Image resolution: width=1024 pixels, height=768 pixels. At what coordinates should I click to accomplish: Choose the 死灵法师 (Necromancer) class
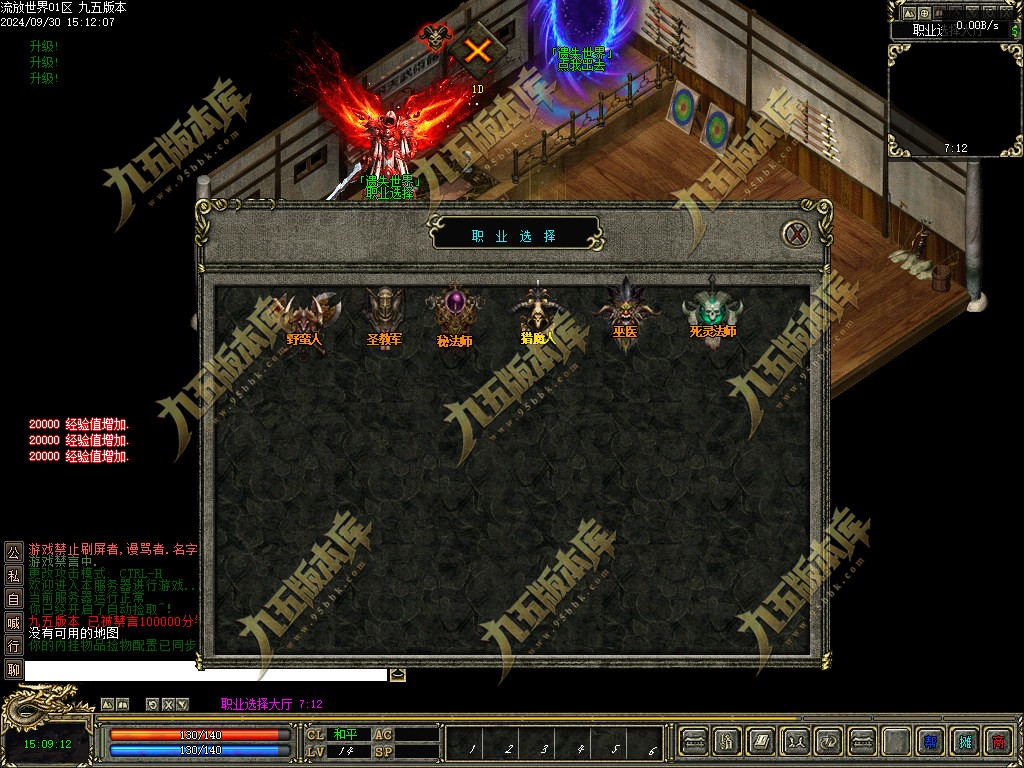tap(711, 320)
